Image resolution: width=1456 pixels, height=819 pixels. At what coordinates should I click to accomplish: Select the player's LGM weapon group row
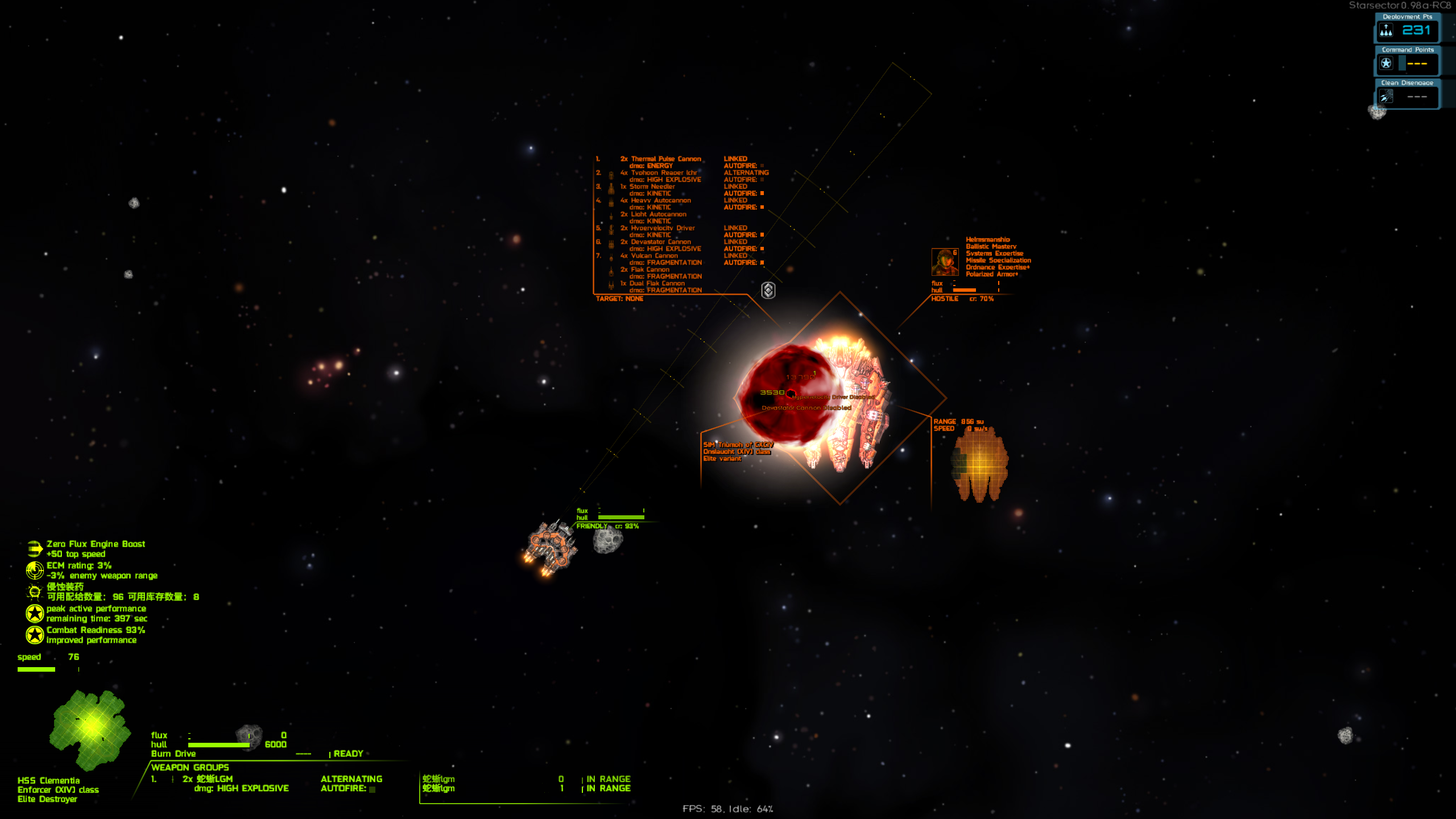(220, 783)
